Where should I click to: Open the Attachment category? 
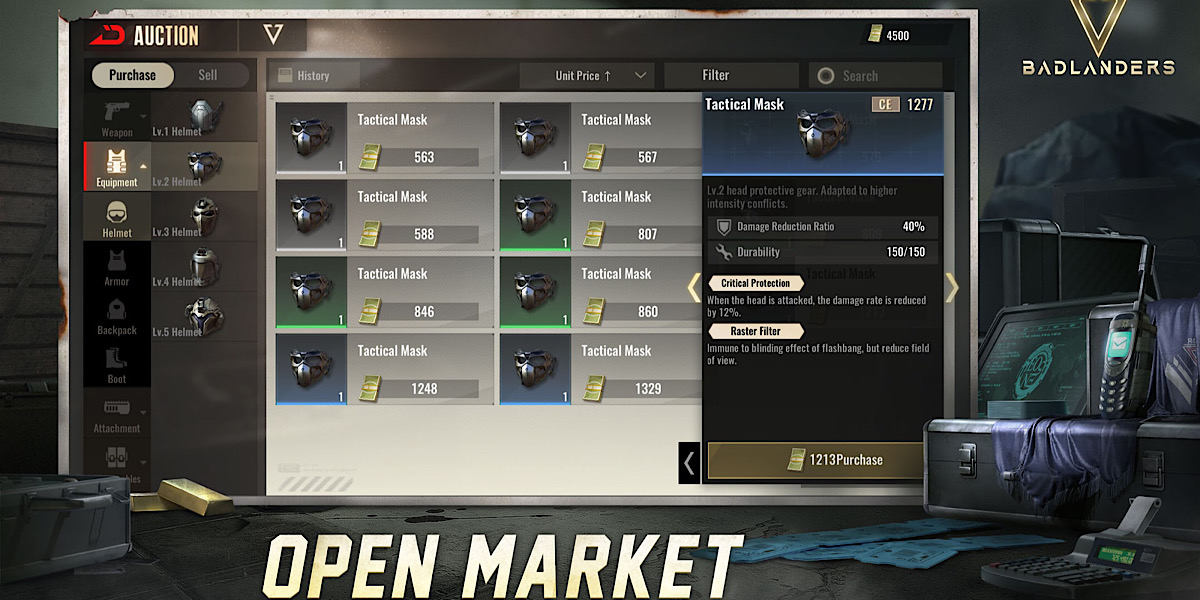click(117, 413)
